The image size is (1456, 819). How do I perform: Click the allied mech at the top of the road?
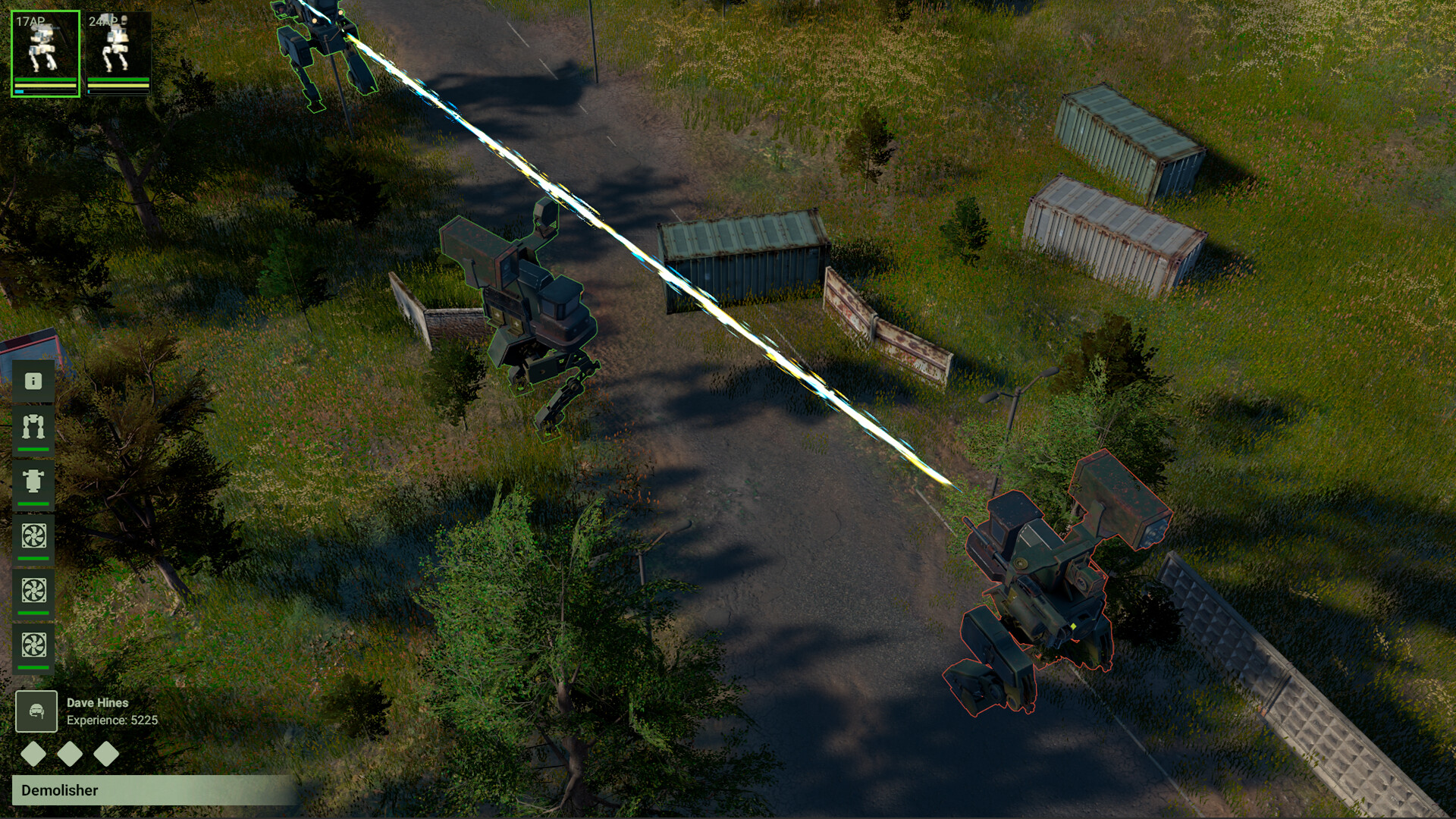click(318, 45)
